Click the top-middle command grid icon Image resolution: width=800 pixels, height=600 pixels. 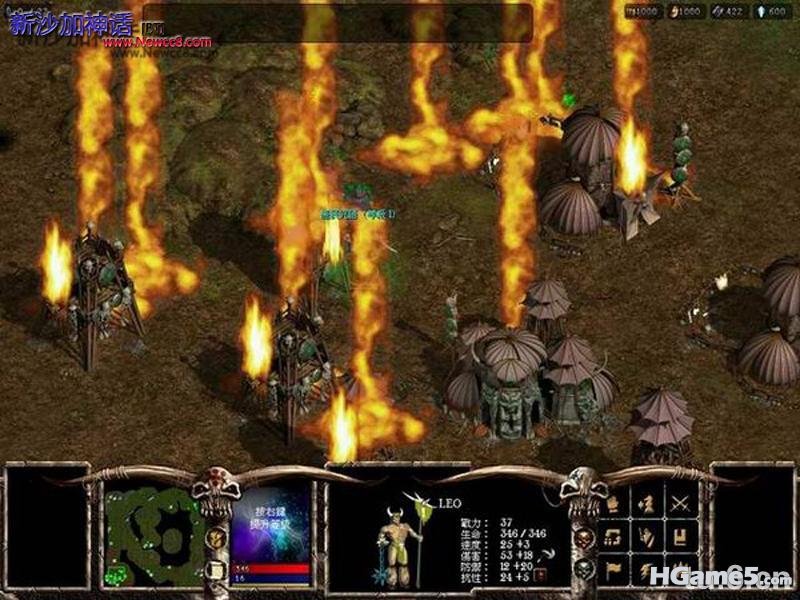tap(648, 505)
